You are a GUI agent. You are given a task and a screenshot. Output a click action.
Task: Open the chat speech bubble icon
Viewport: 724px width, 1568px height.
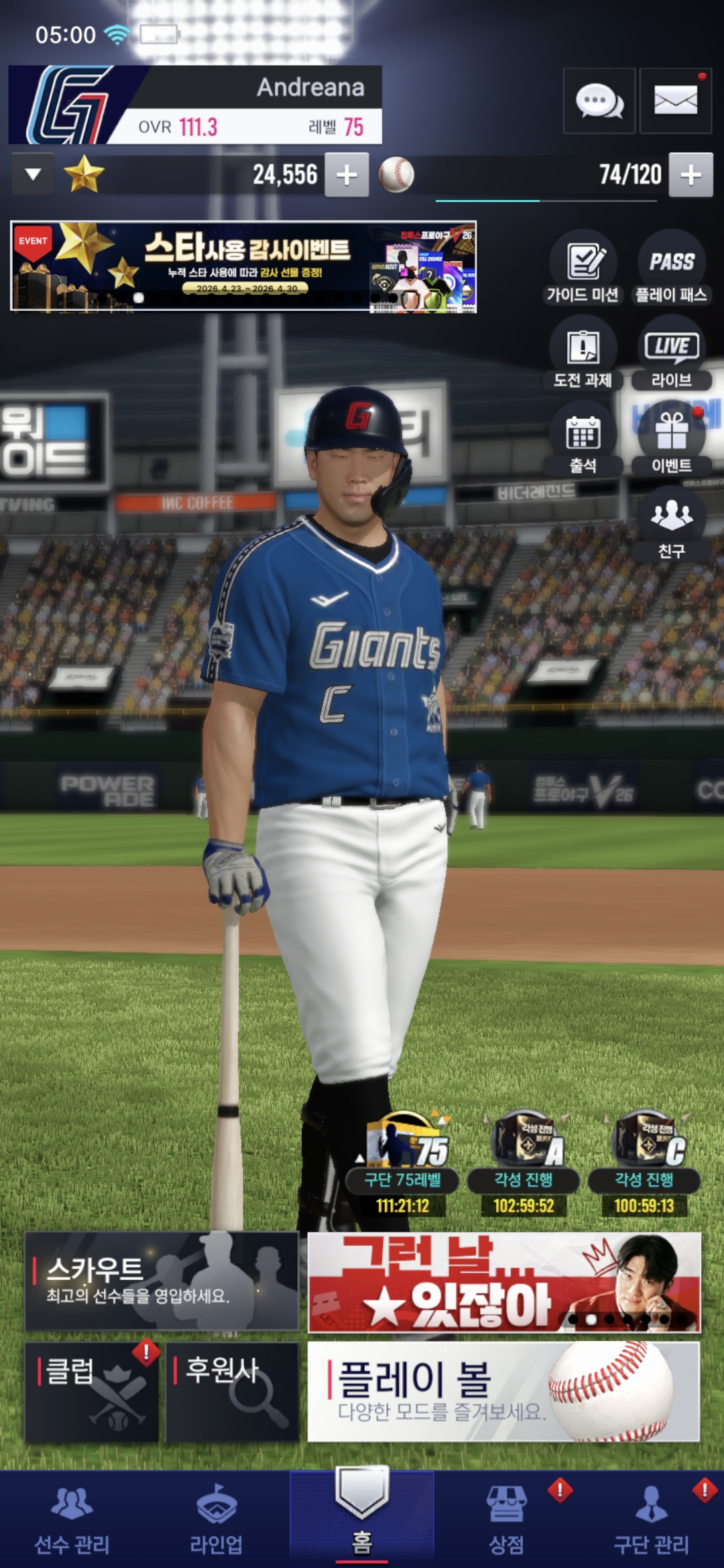point(599,101)
